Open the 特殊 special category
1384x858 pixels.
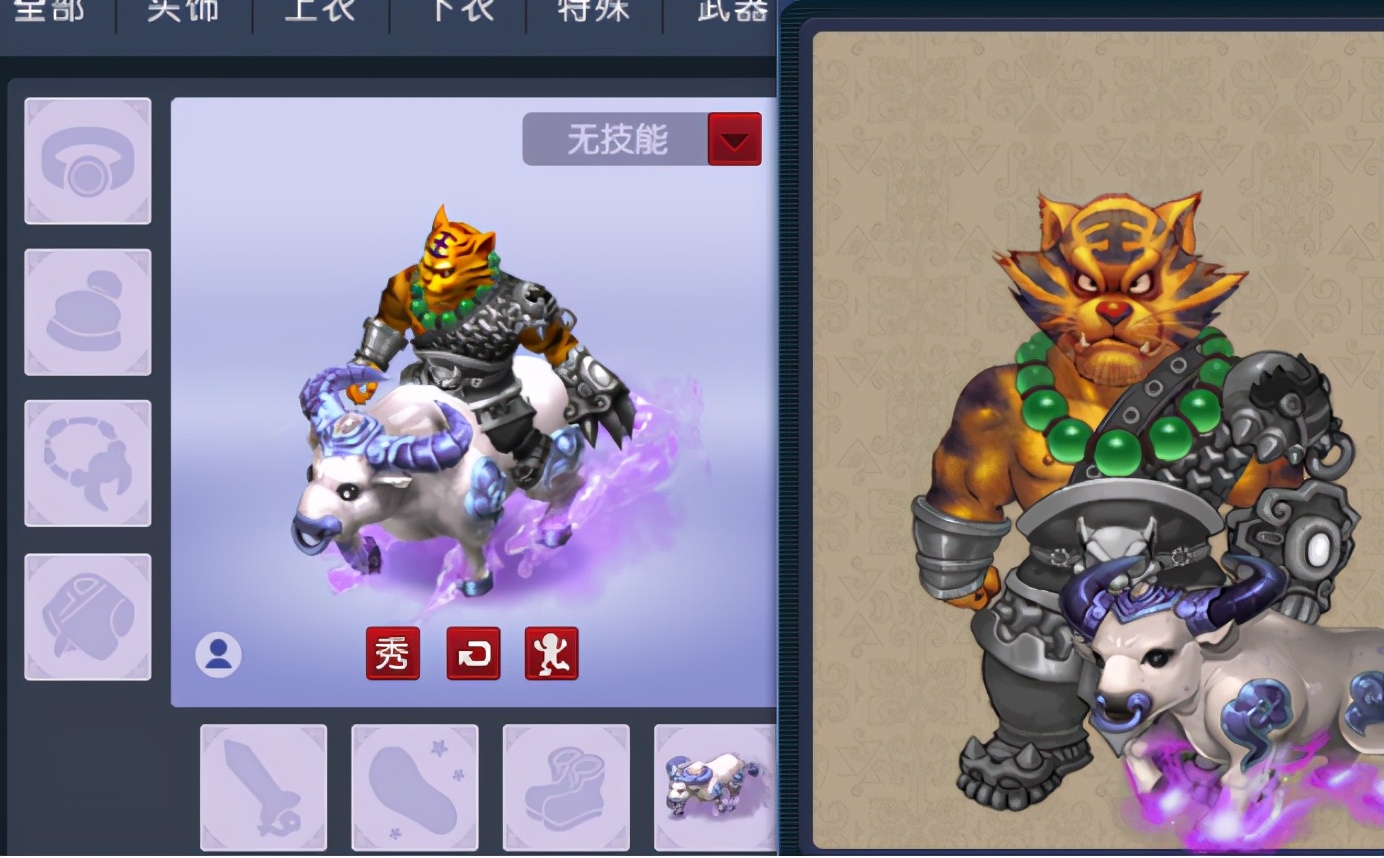(589, 10)
